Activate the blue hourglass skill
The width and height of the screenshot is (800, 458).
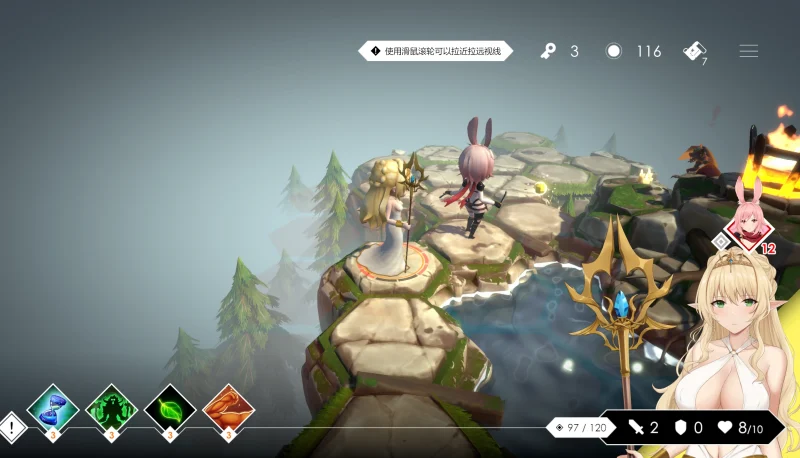[53, 408]
